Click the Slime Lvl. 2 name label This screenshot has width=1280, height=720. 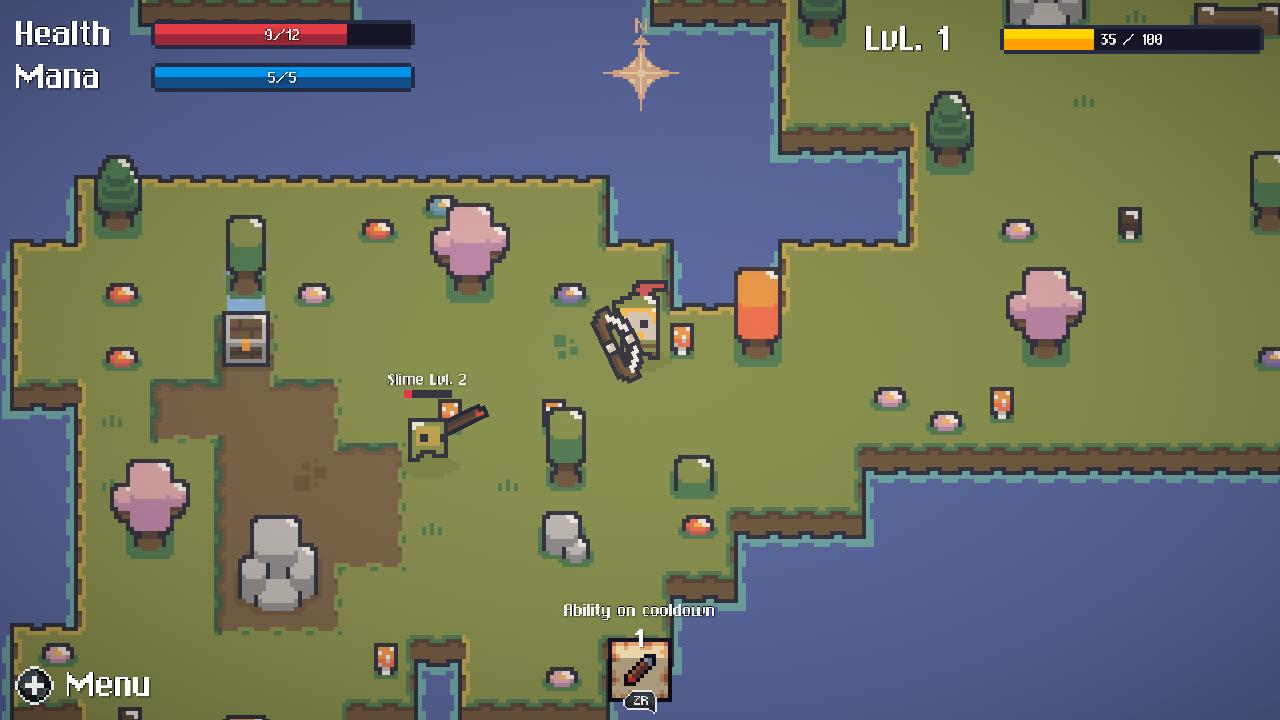click(428, 379)
